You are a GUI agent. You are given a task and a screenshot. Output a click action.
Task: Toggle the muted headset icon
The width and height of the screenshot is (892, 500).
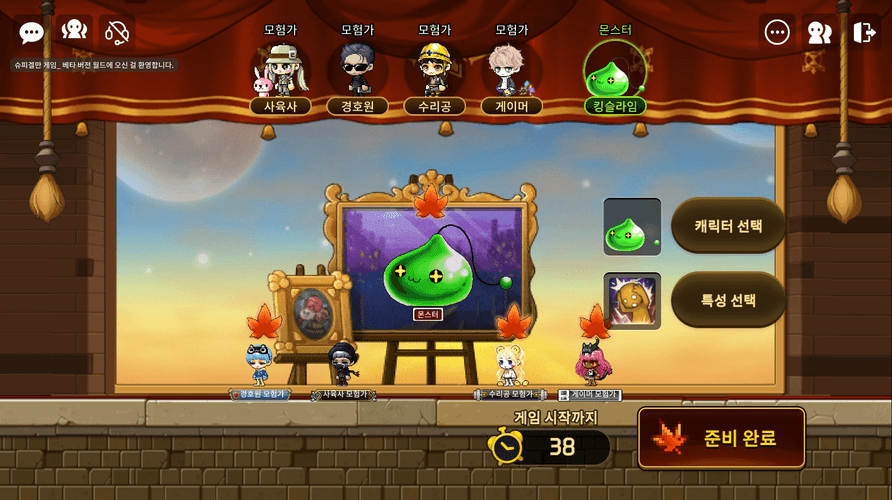117,33
